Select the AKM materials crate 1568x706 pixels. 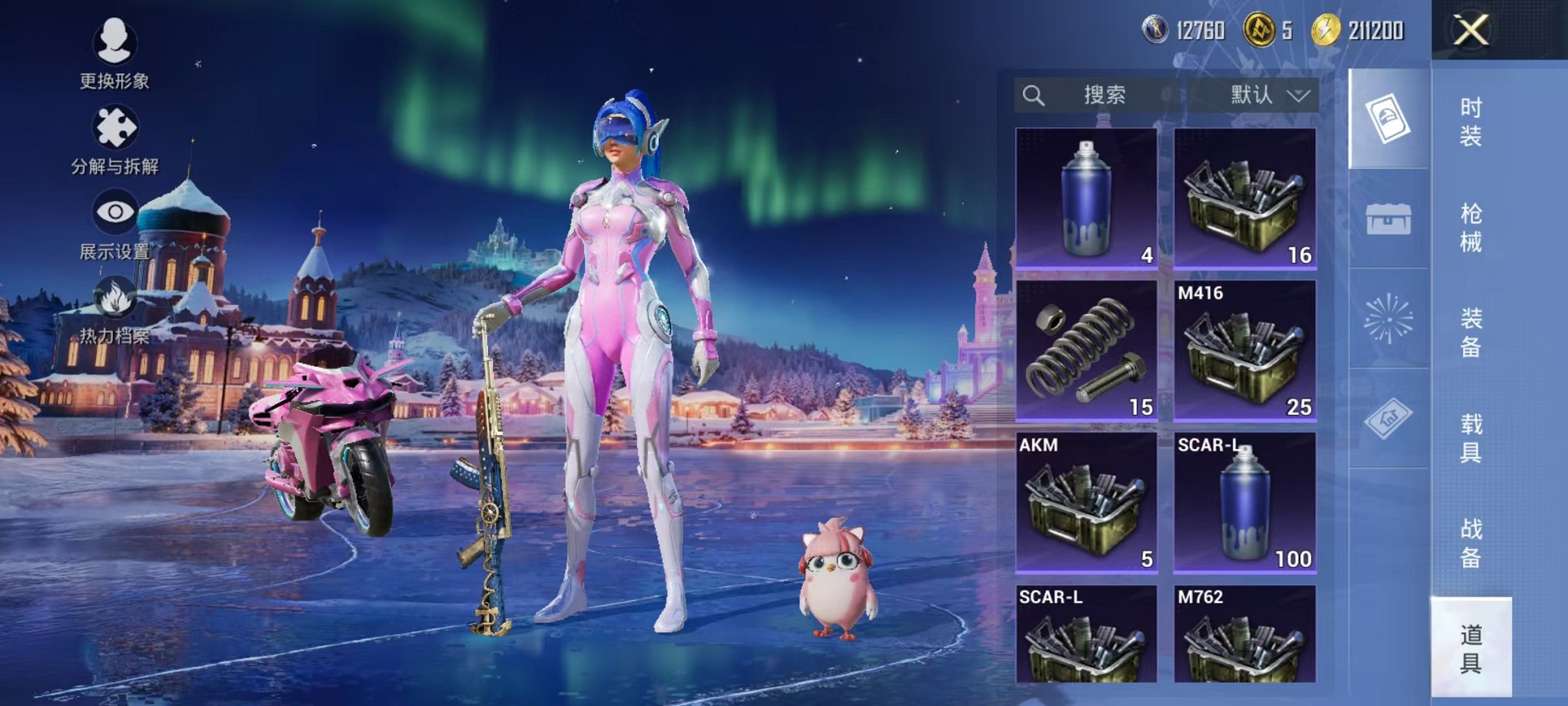coord(1086,503)
